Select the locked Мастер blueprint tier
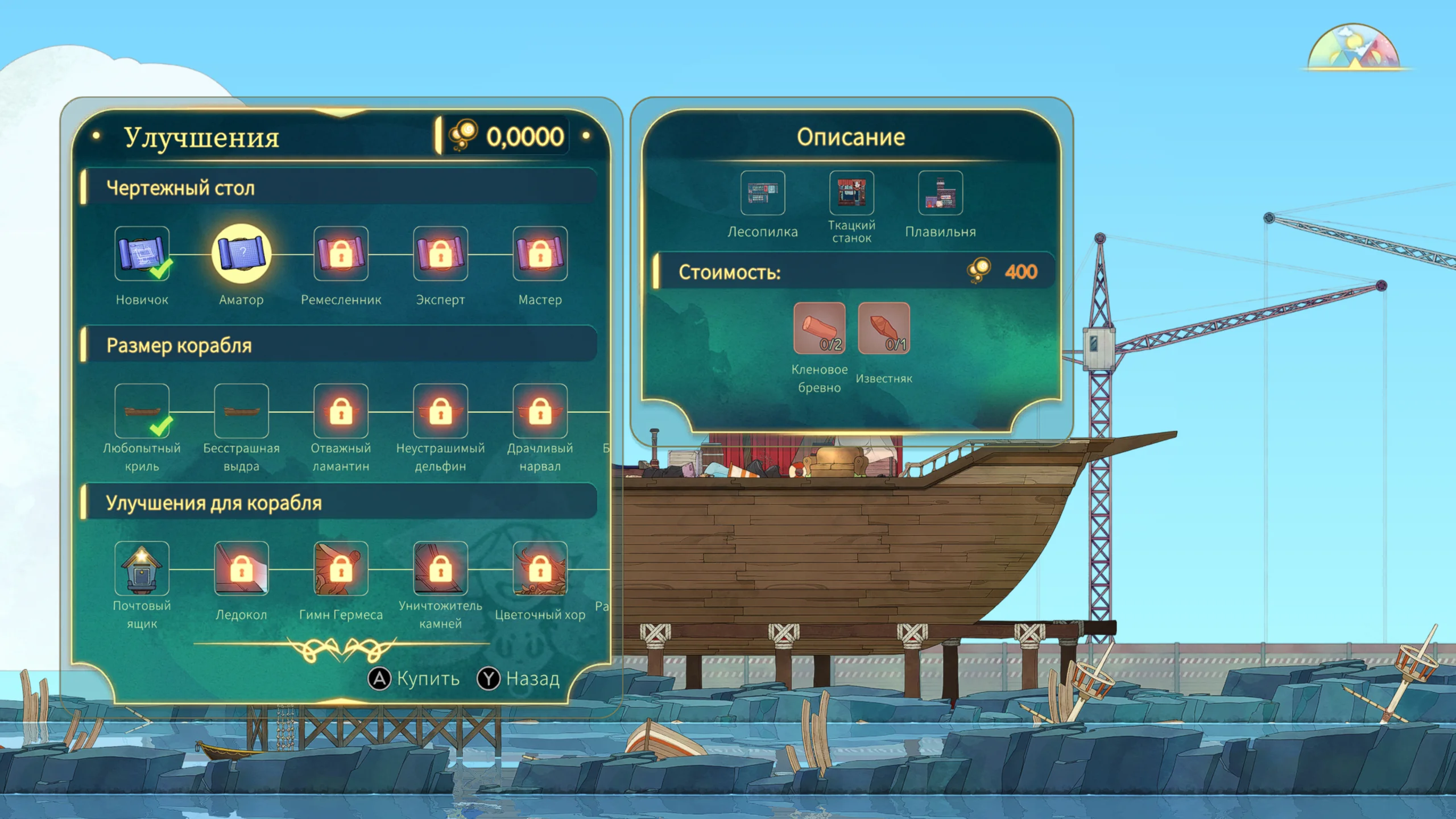 coord(540,254)
